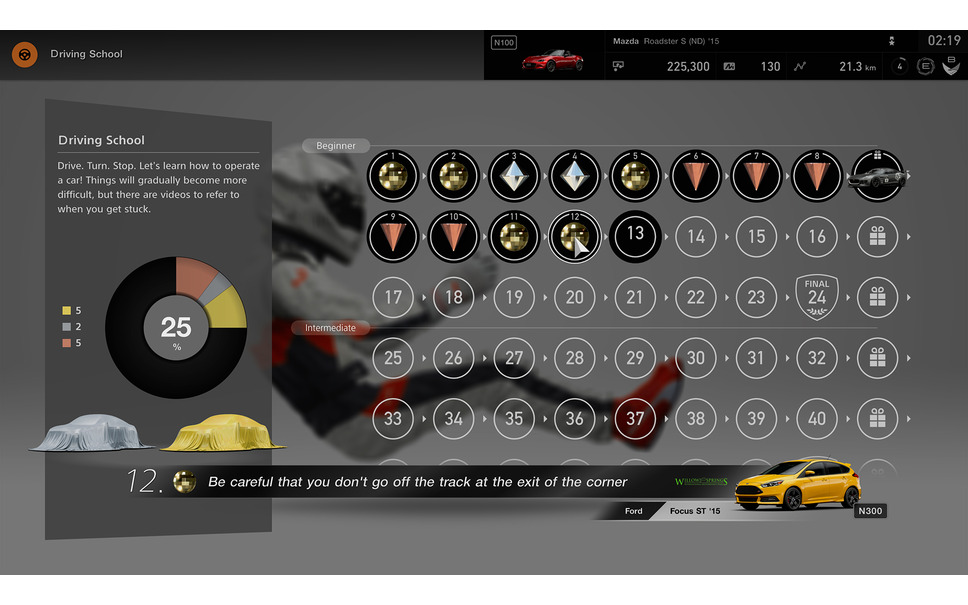This screenshot has width=968, height=605.
Task: Click the gift box after lesson 16
Action: point(877,236)
